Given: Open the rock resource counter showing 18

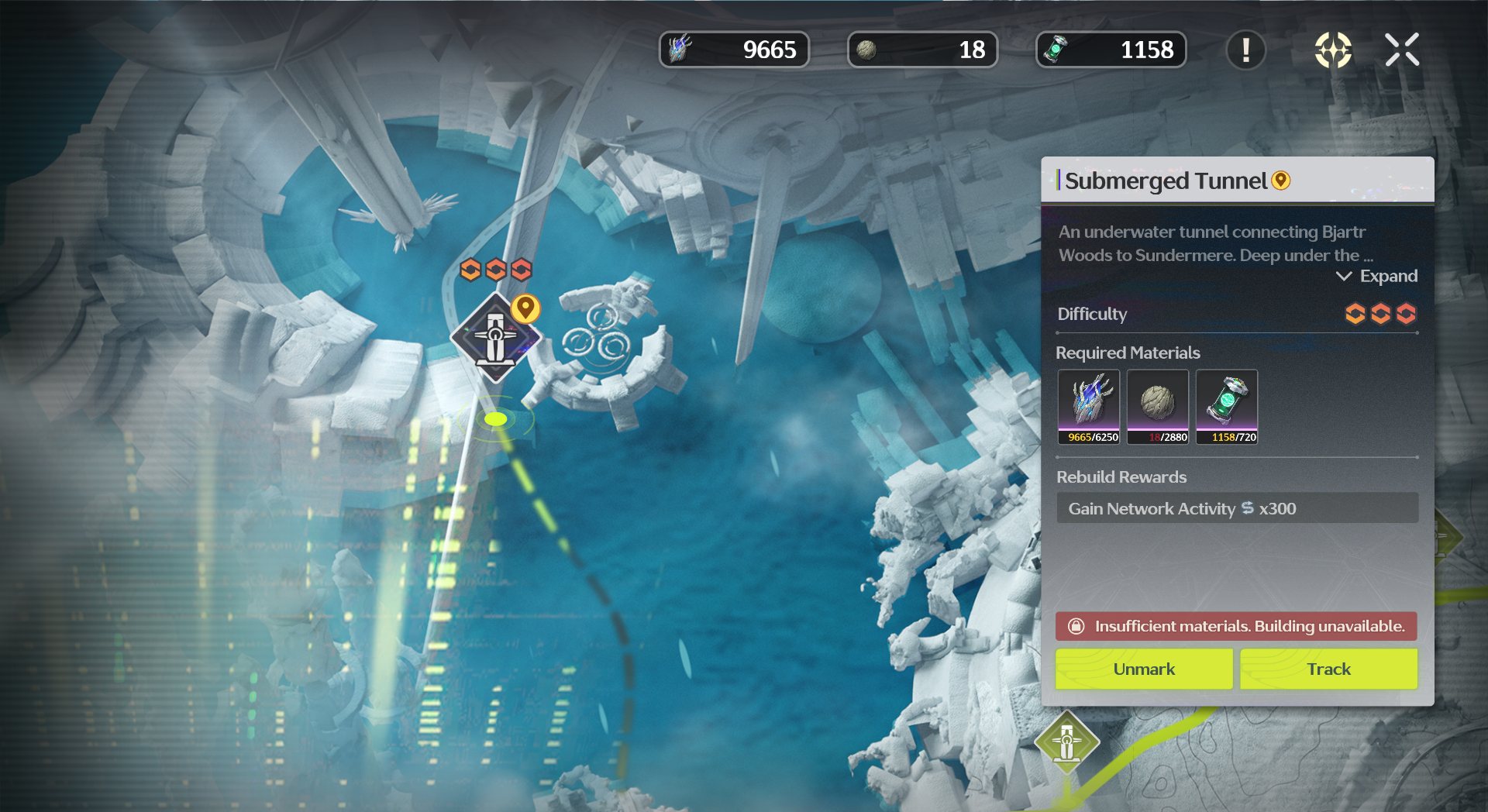Looking at the screenshot, I should pos(922,50).
